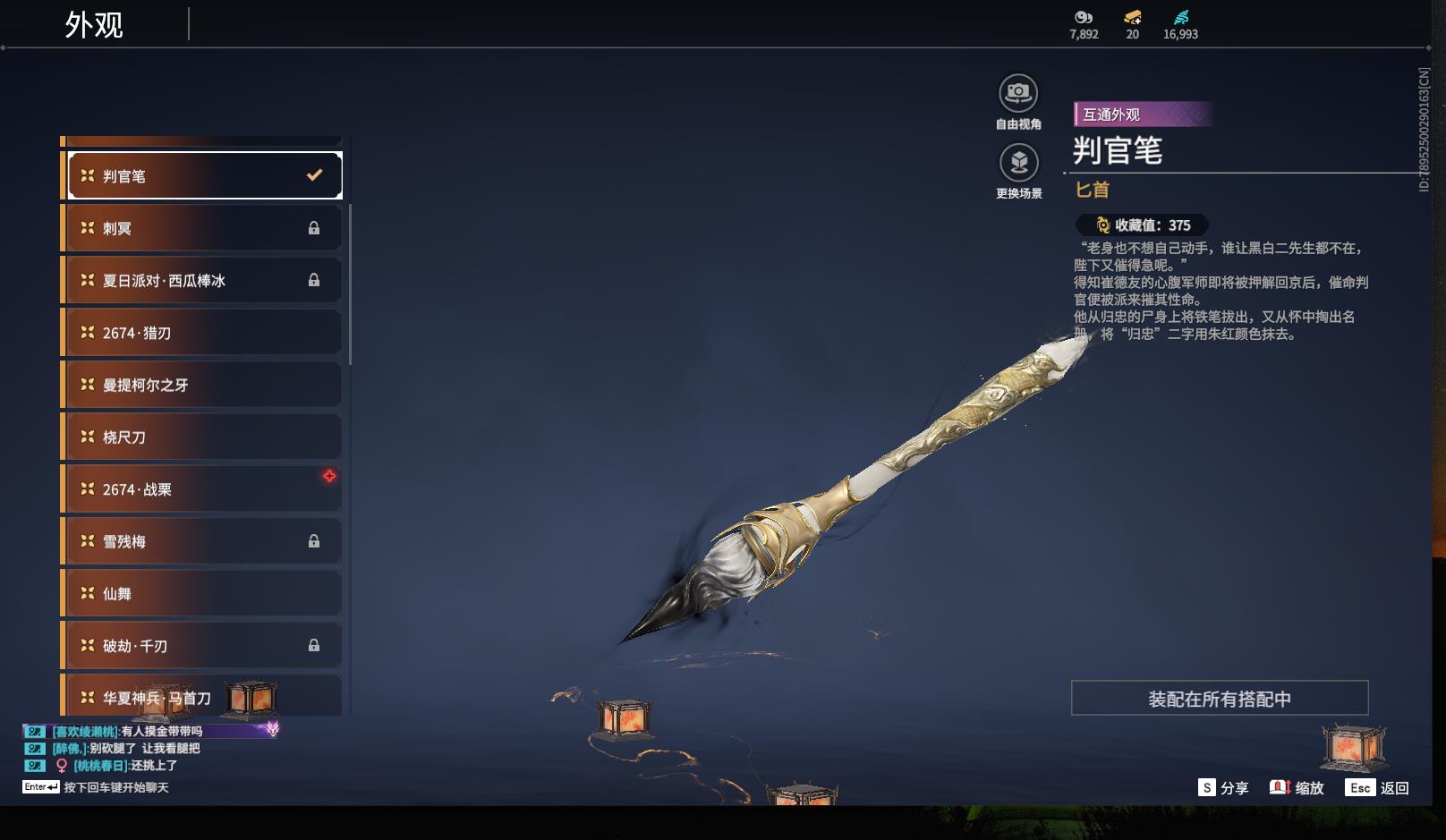
Task: Activate the 自由视角 camera button
Action: [1018, 93]
